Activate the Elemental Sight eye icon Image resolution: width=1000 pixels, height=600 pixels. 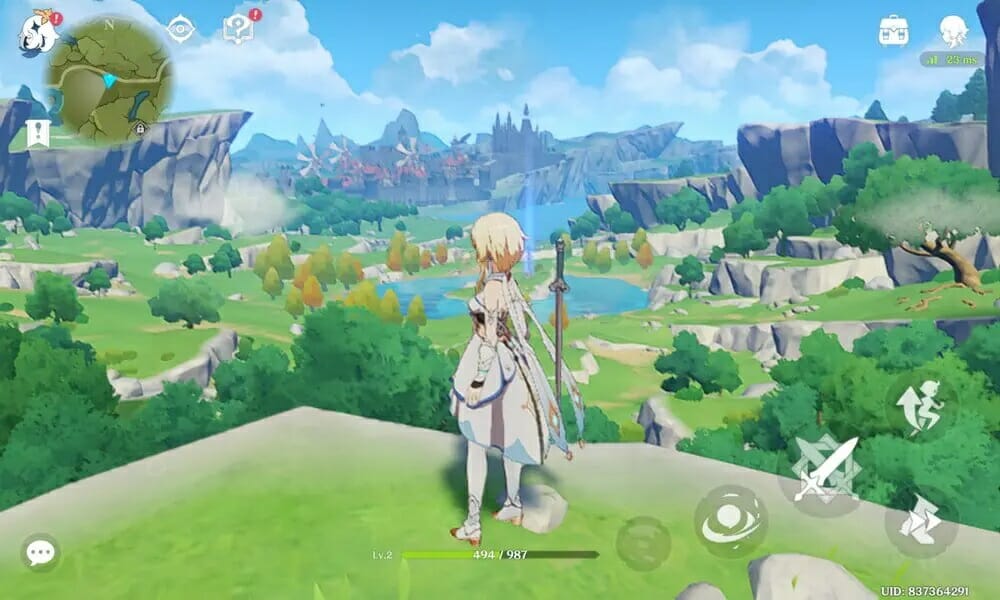[x=181, y=29]
